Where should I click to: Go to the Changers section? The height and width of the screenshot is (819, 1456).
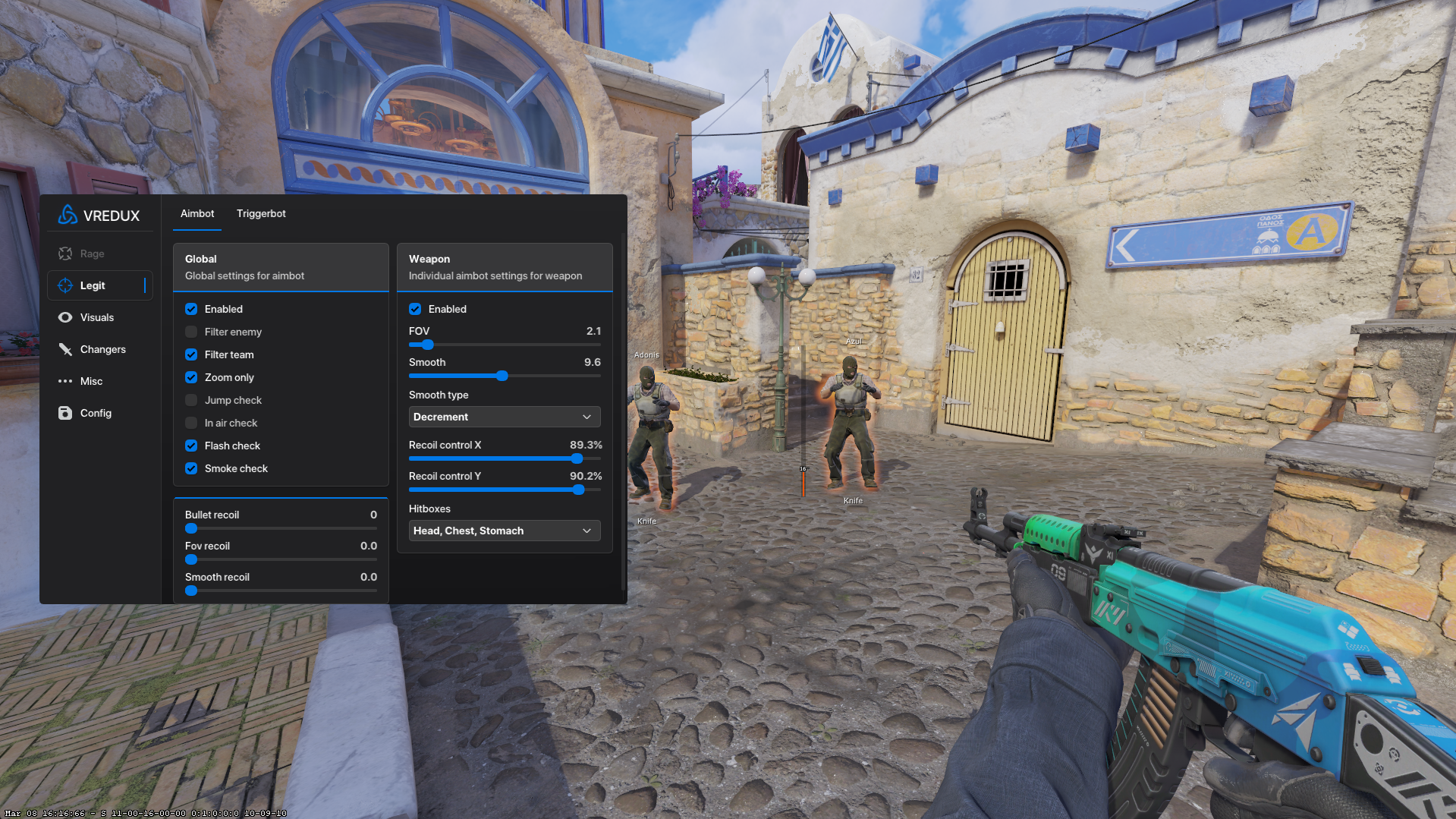coord(102,349)
